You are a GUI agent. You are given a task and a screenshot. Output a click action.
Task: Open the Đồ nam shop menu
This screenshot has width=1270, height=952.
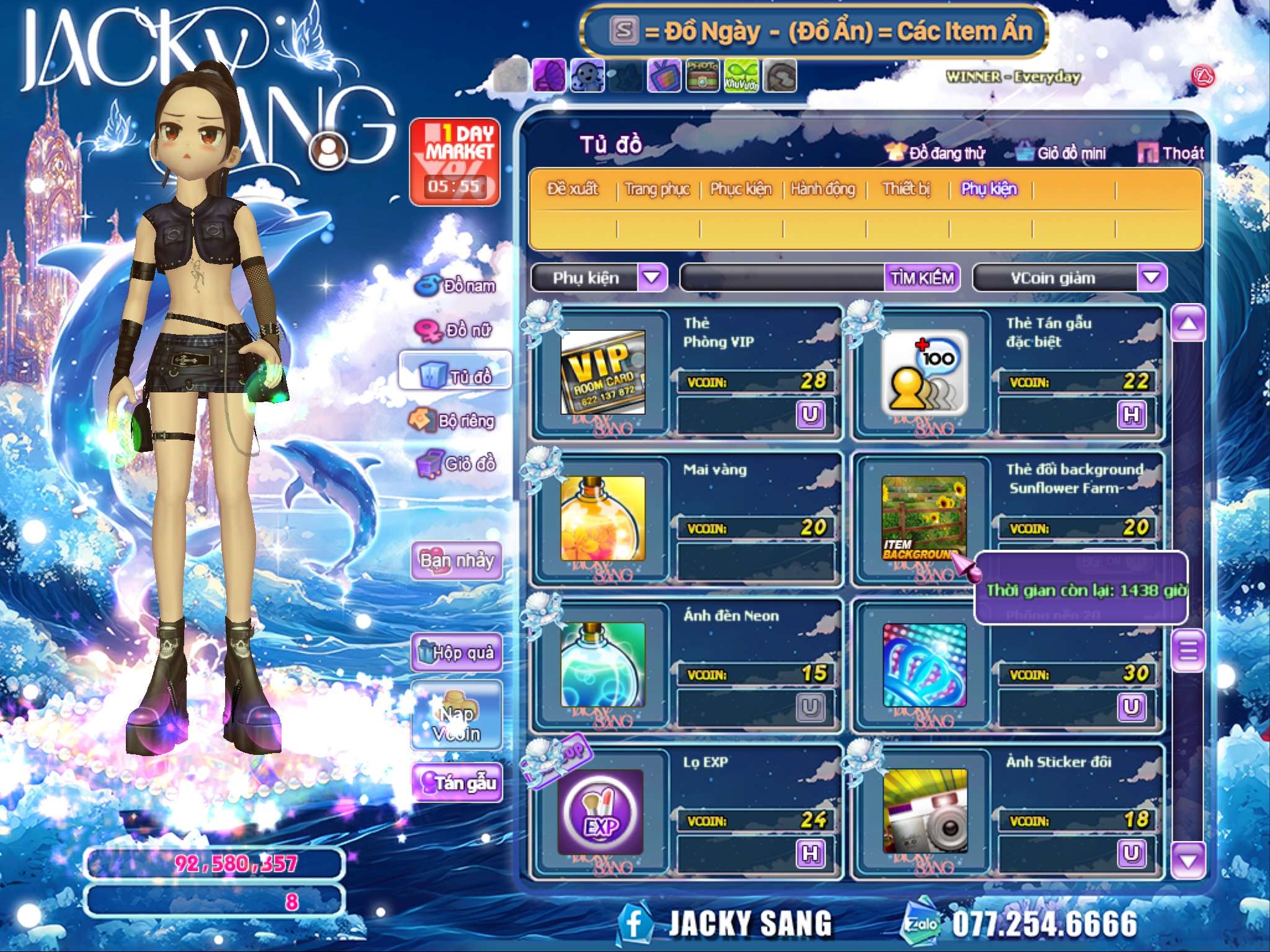[x=456, y=286]
